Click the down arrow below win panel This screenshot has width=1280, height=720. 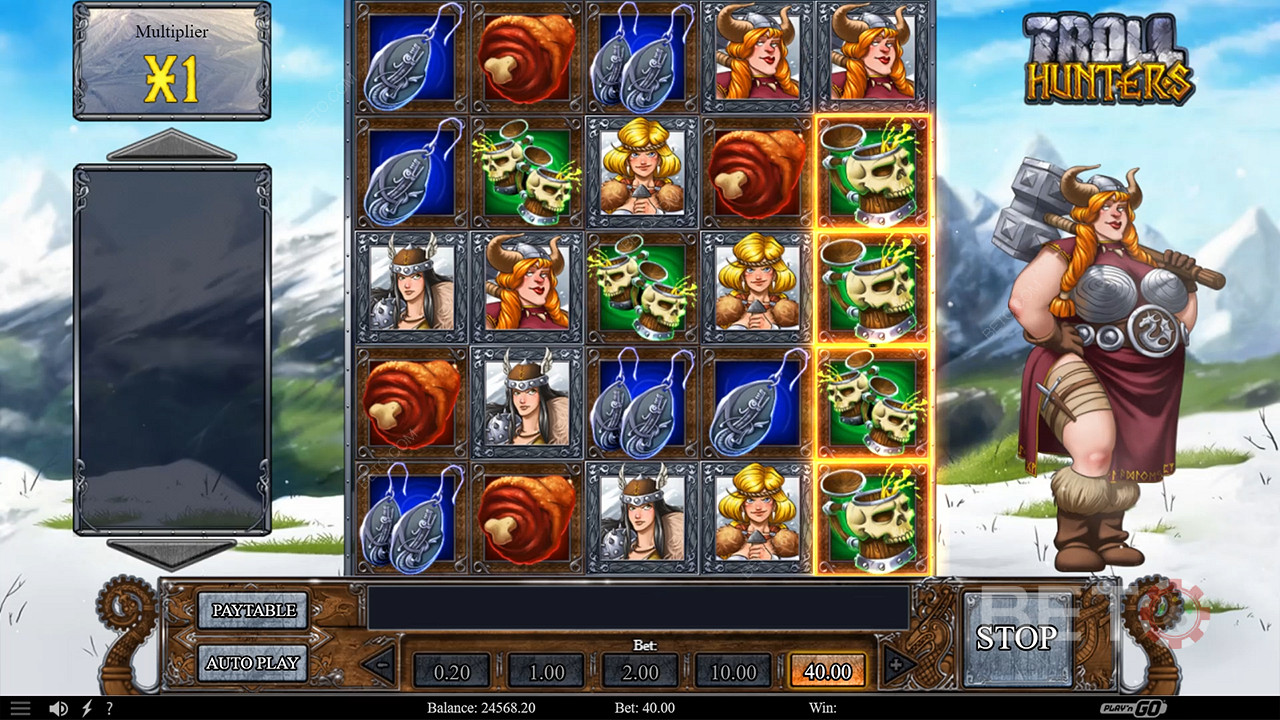[x=171, y=553]
